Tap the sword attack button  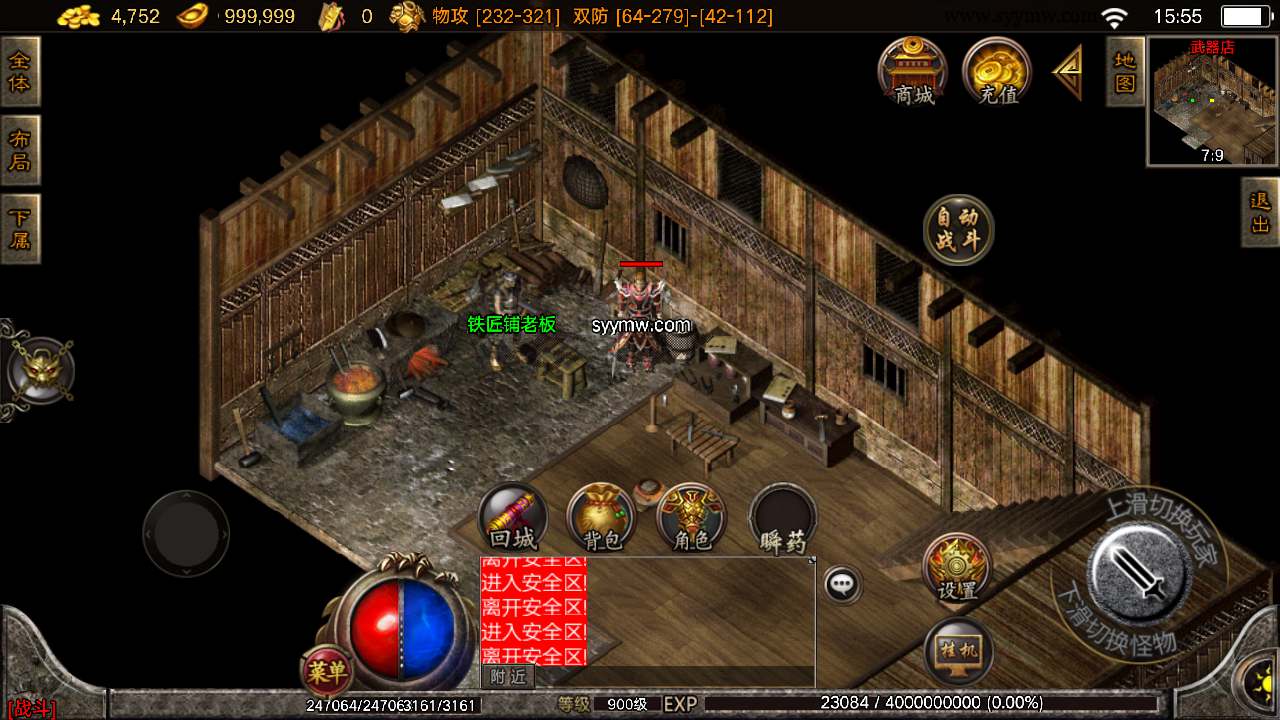click(x=1138, y=568)
